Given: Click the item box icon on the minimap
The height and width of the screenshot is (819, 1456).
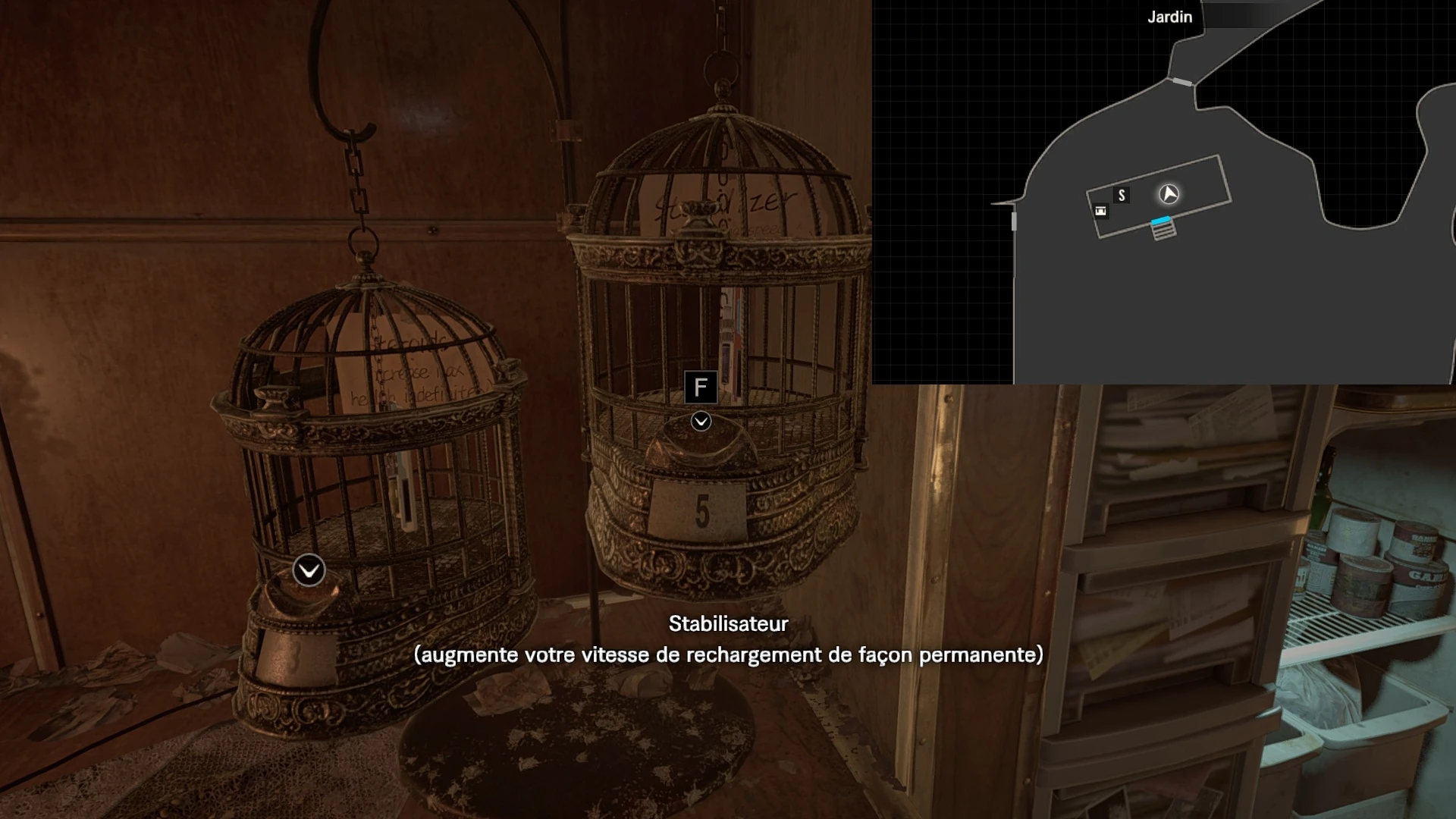Looking at the screenshot, I should point(1101,212).
